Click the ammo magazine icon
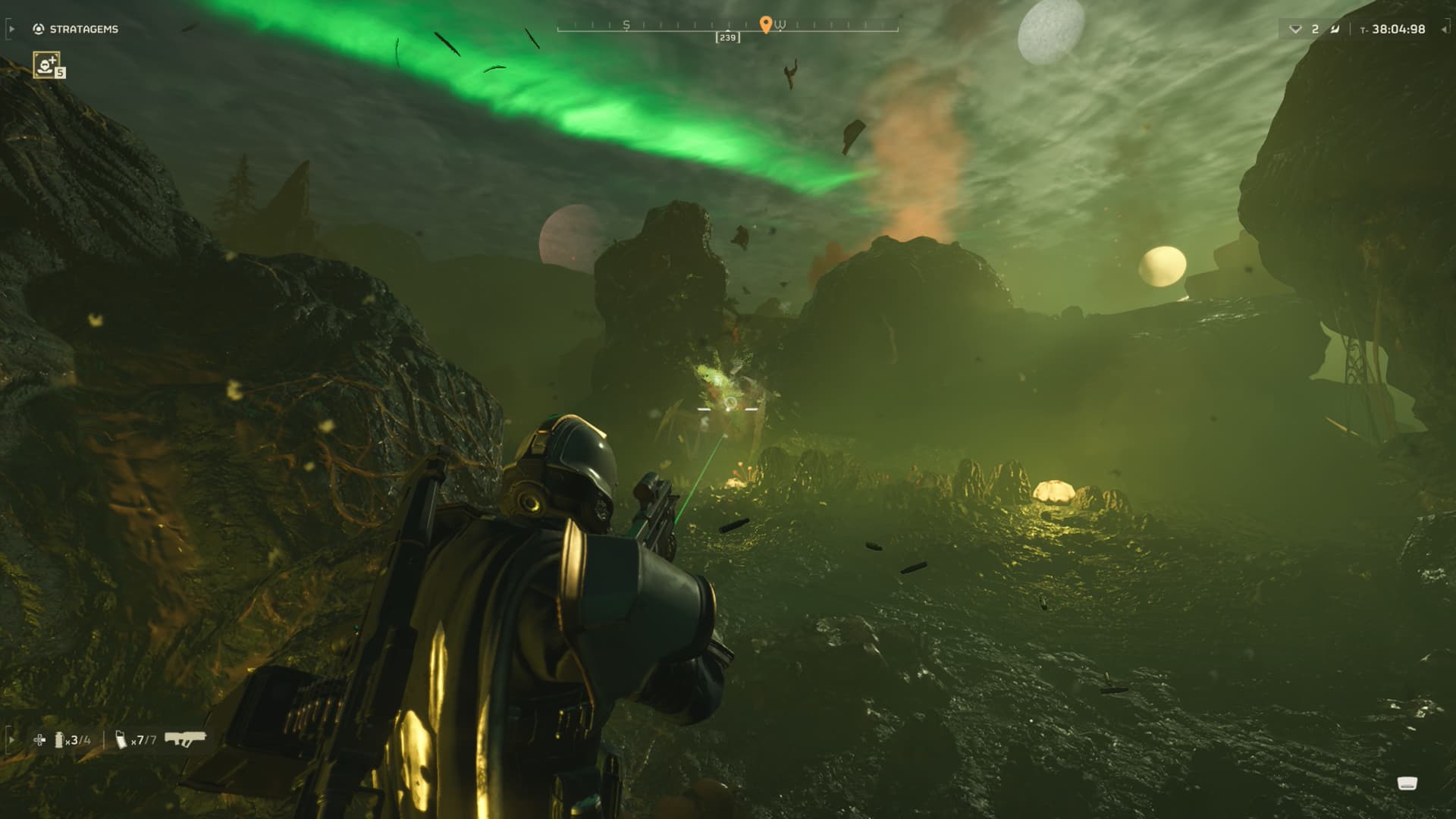The width and height of the screenshot is (1456, 819). click(x=121, y=739)
